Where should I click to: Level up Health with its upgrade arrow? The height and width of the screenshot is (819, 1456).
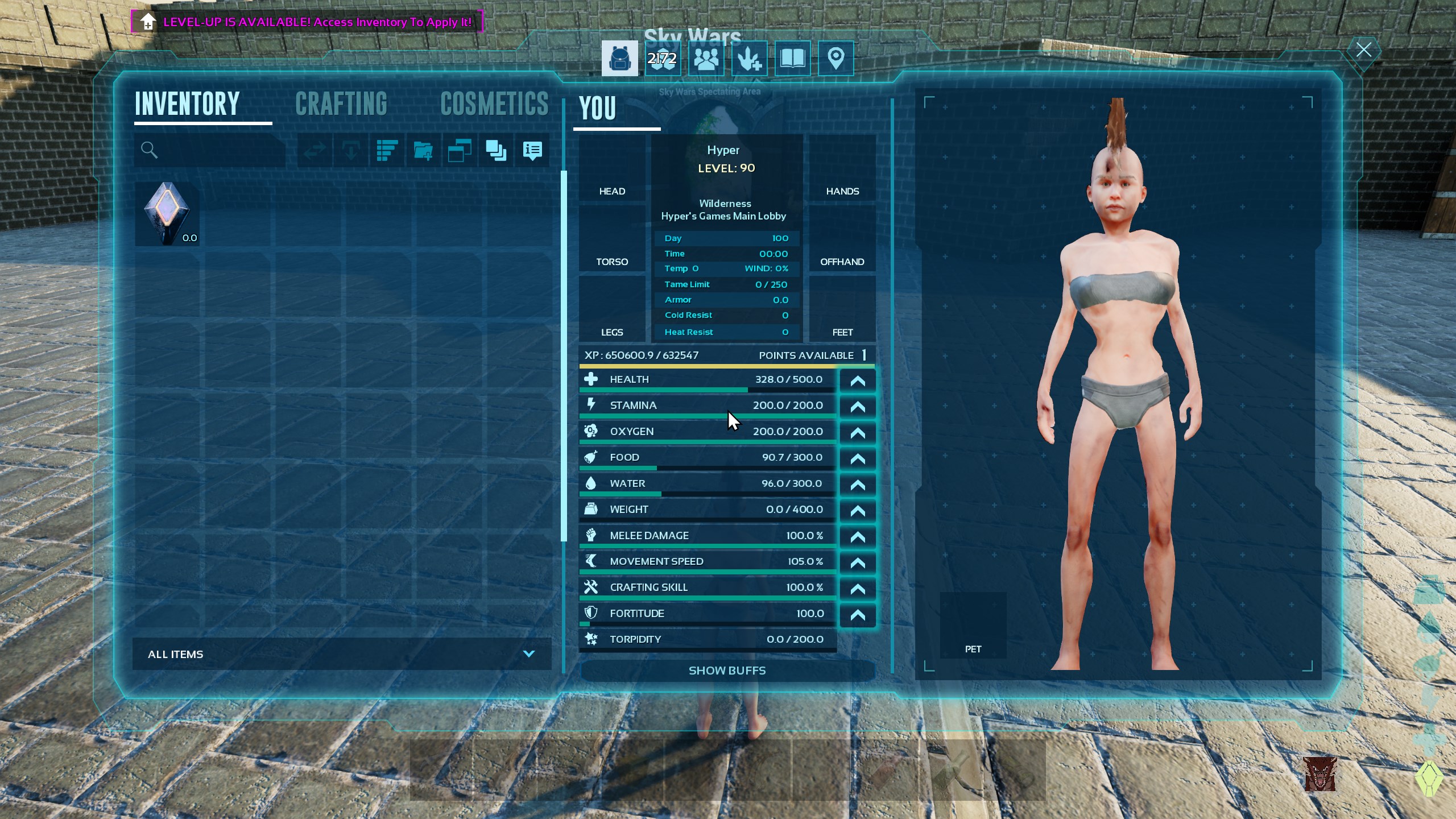point(858,380)
